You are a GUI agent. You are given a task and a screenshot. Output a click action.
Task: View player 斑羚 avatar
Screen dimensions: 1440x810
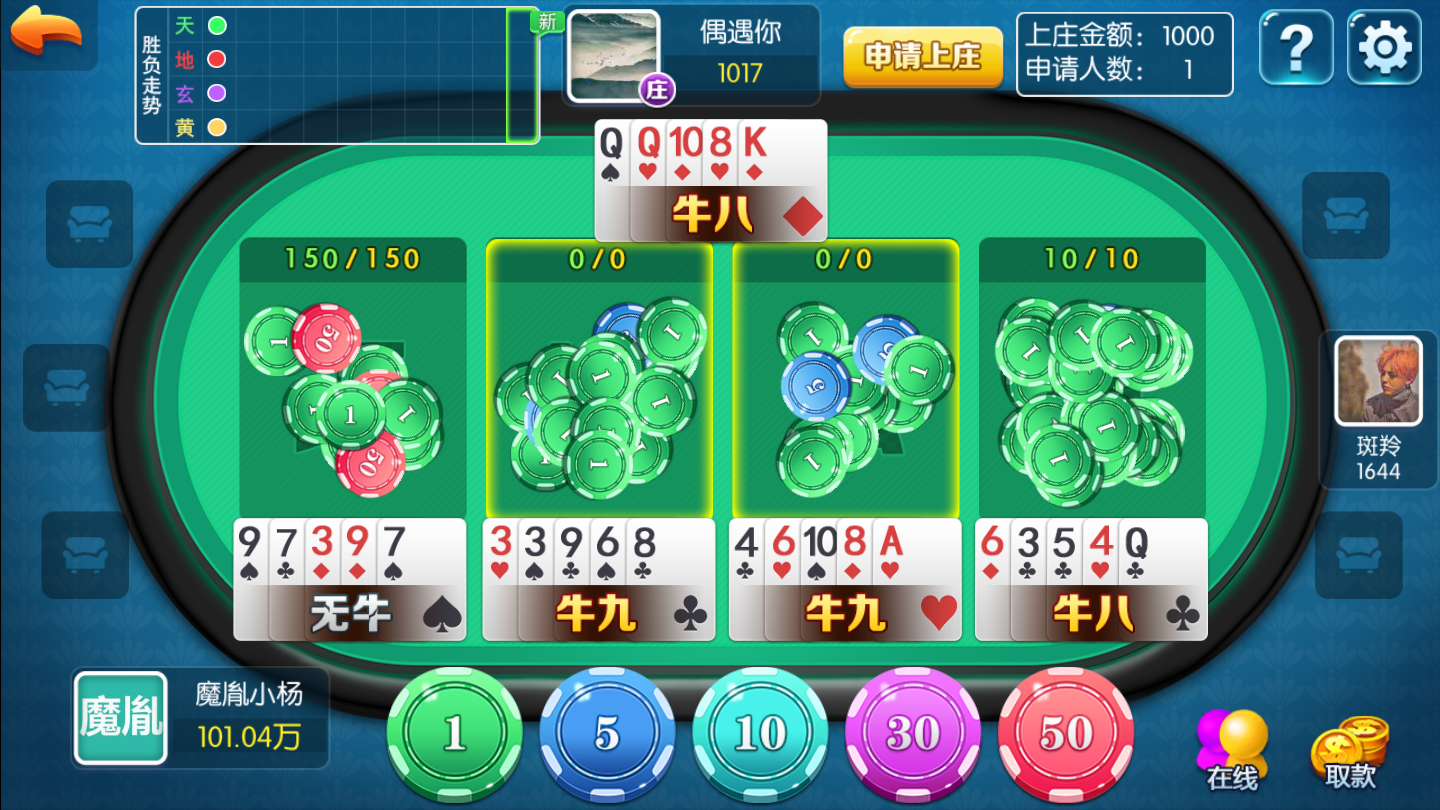pos(1378,381)
